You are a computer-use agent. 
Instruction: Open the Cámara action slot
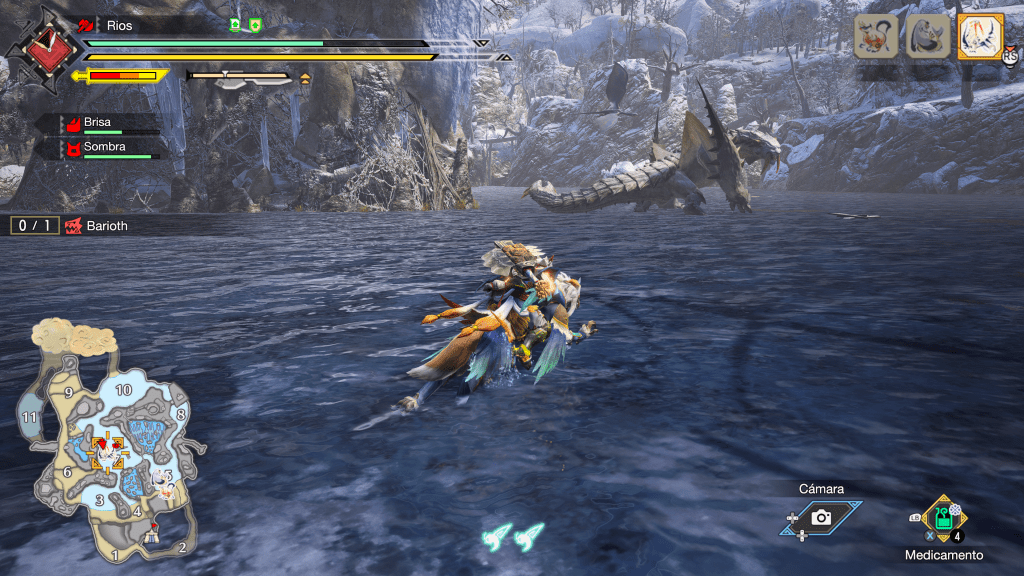pos(821,516)
